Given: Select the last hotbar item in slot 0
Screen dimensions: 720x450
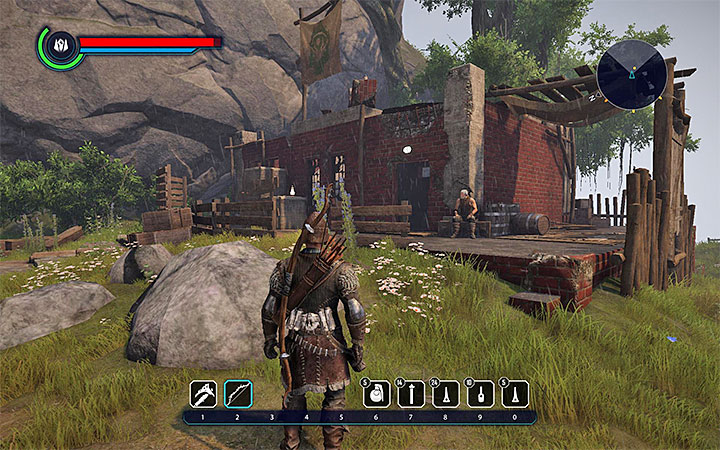Looking at the screenshot, I should [x=515, y=394].
